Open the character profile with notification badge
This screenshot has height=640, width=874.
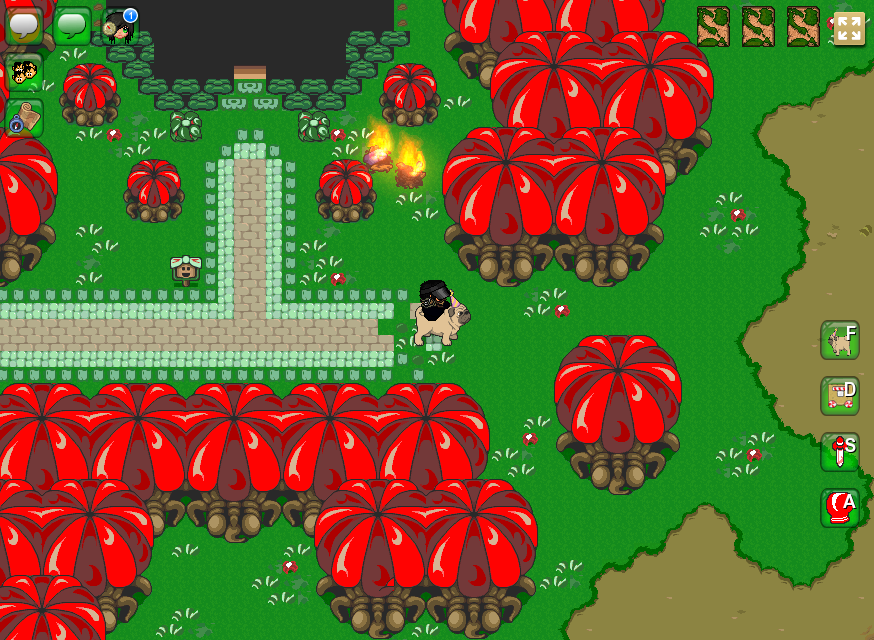tap(120, 25)
